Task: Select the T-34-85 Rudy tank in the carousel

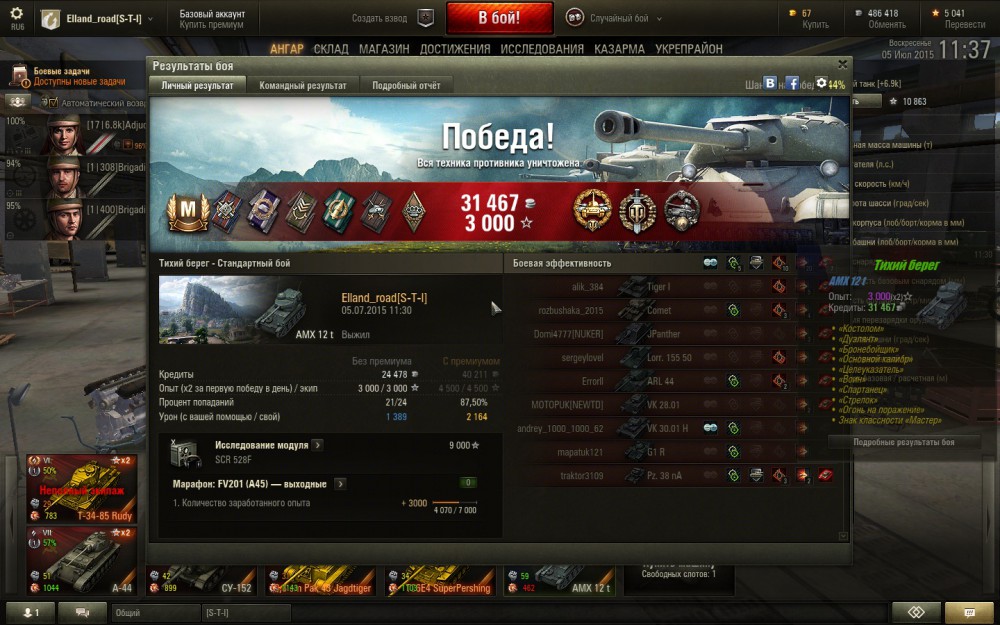Action: [82, 490]
